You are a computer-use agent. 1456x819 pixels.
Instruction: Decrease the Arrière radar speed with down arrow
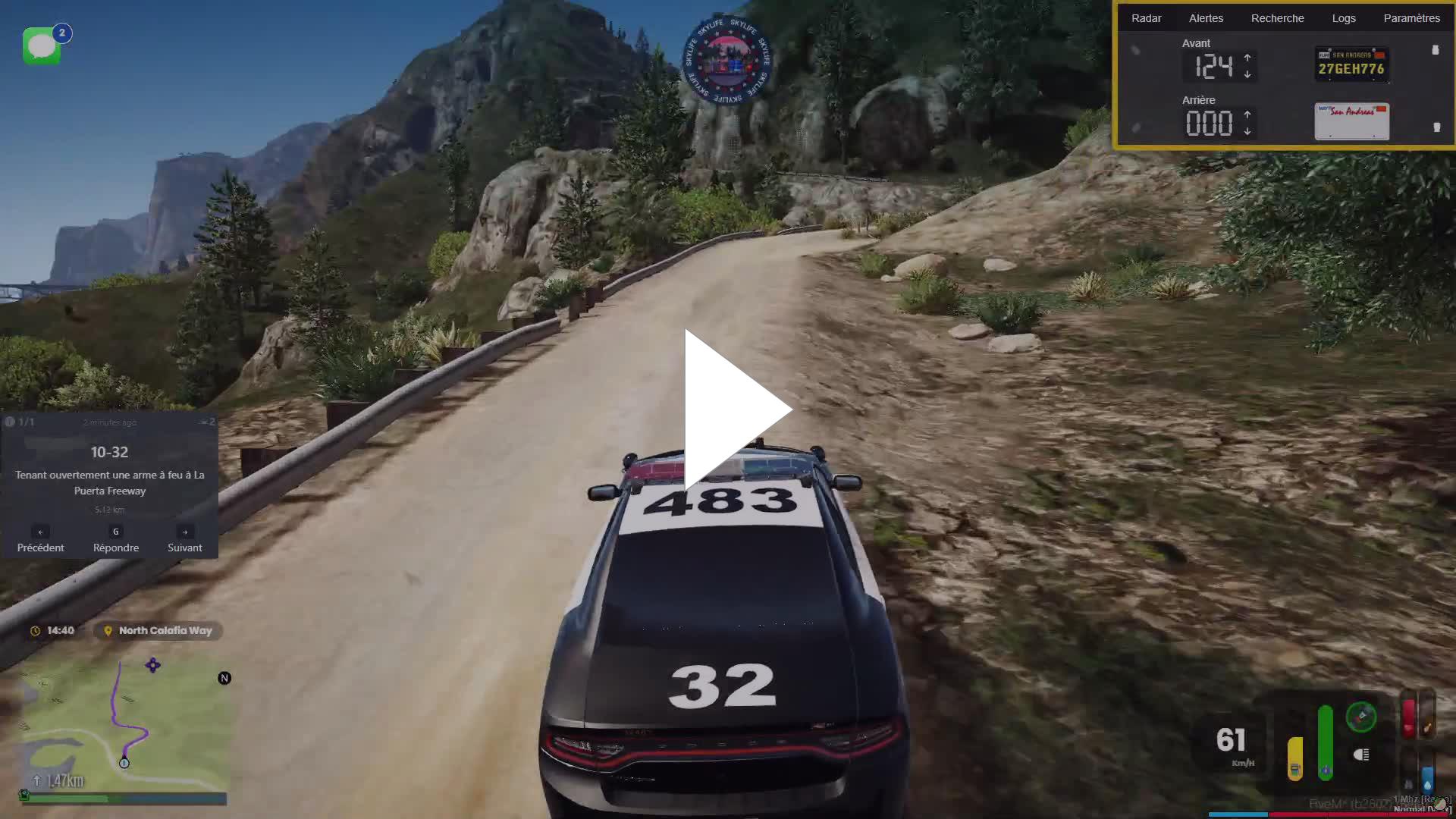(x=1247, y=132)
